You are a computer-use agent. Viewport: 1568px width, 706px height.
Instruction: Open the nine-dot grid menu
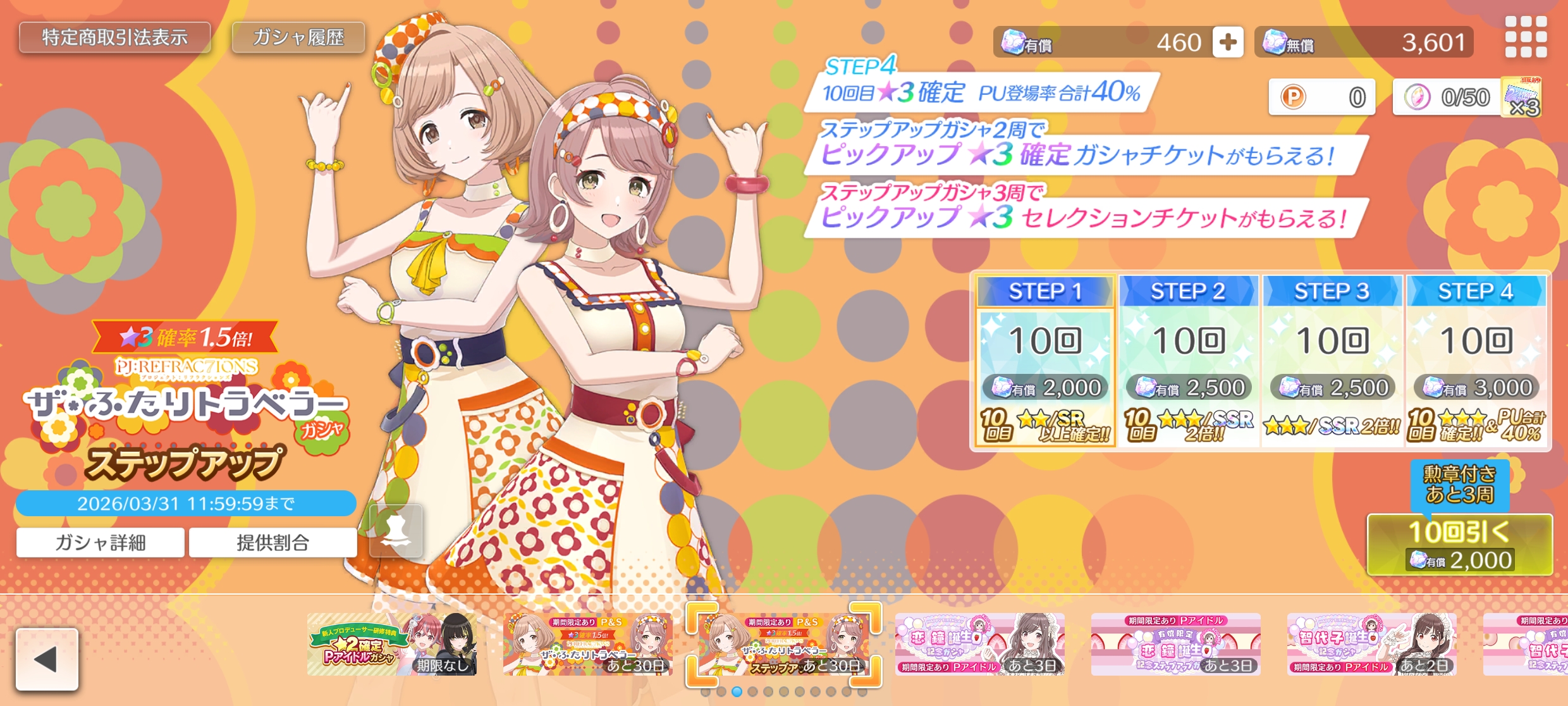pyautogui.click(x=1526, y=37)
